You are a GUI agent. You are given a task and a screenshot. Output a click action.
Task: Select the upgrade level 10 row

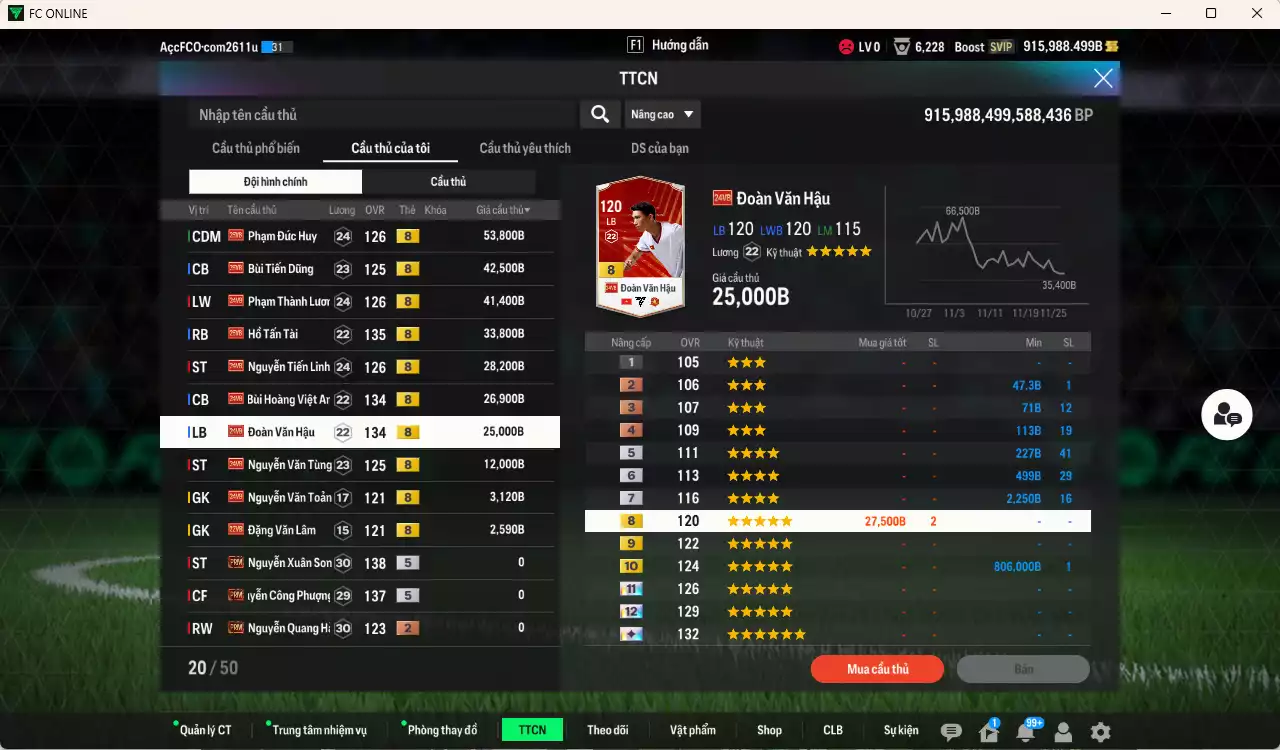pos(837,566)
